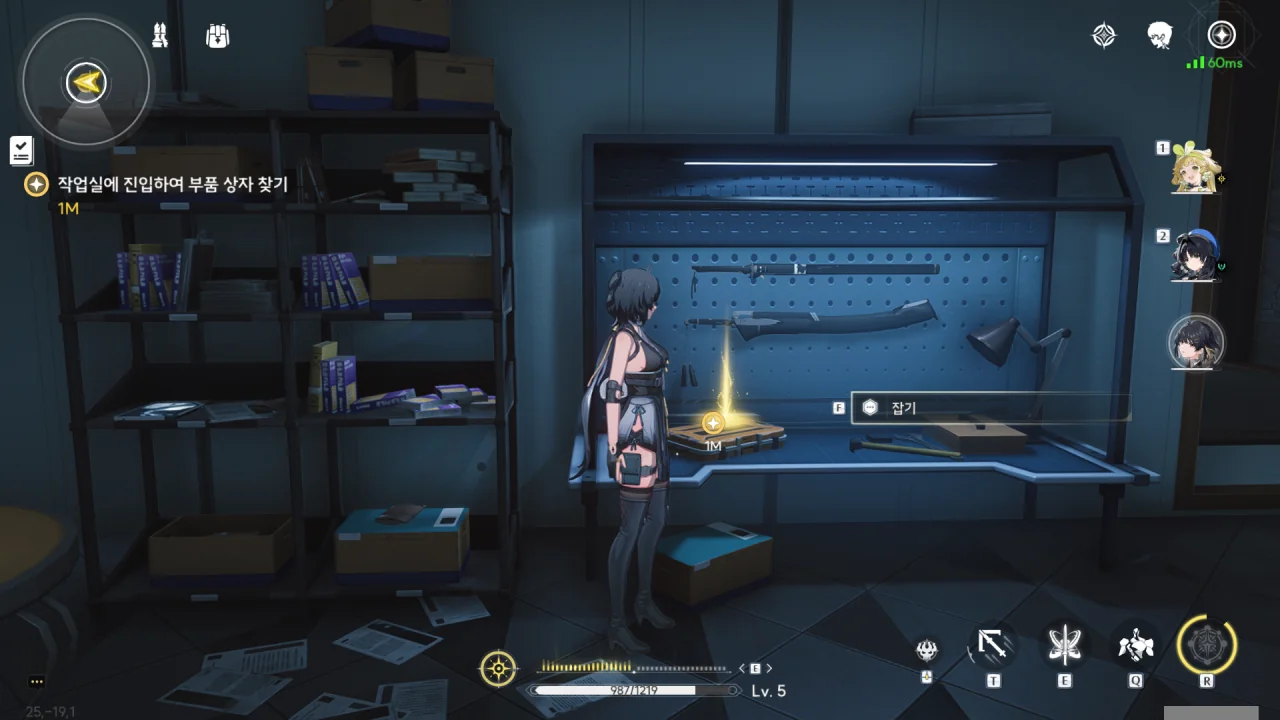1280x720 pixels.
Task: Activate the flaming skull skill icon
Action: coord(928,651)
